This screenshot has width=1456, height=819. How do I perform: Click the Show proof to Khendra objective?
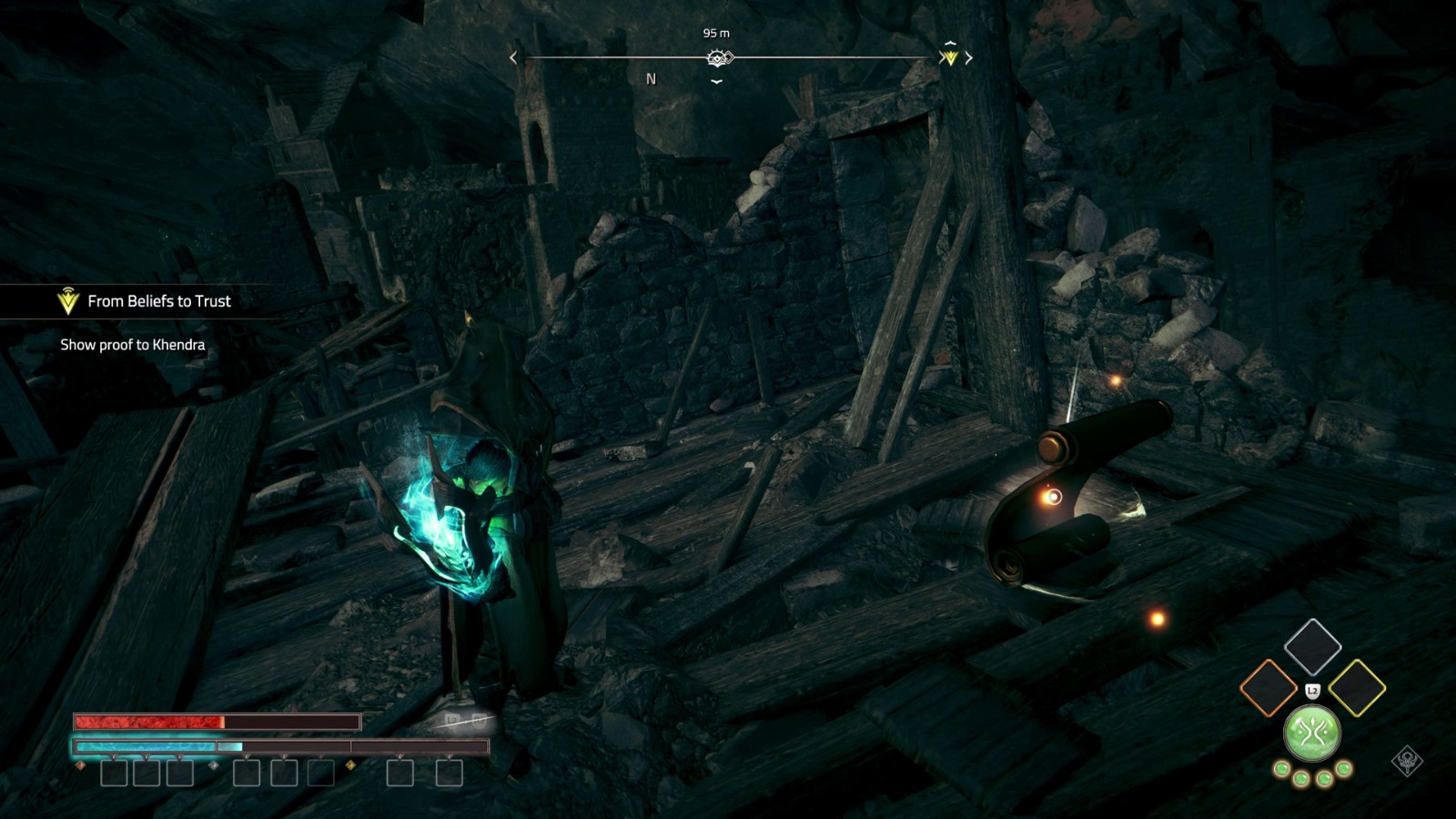point(133,345)
